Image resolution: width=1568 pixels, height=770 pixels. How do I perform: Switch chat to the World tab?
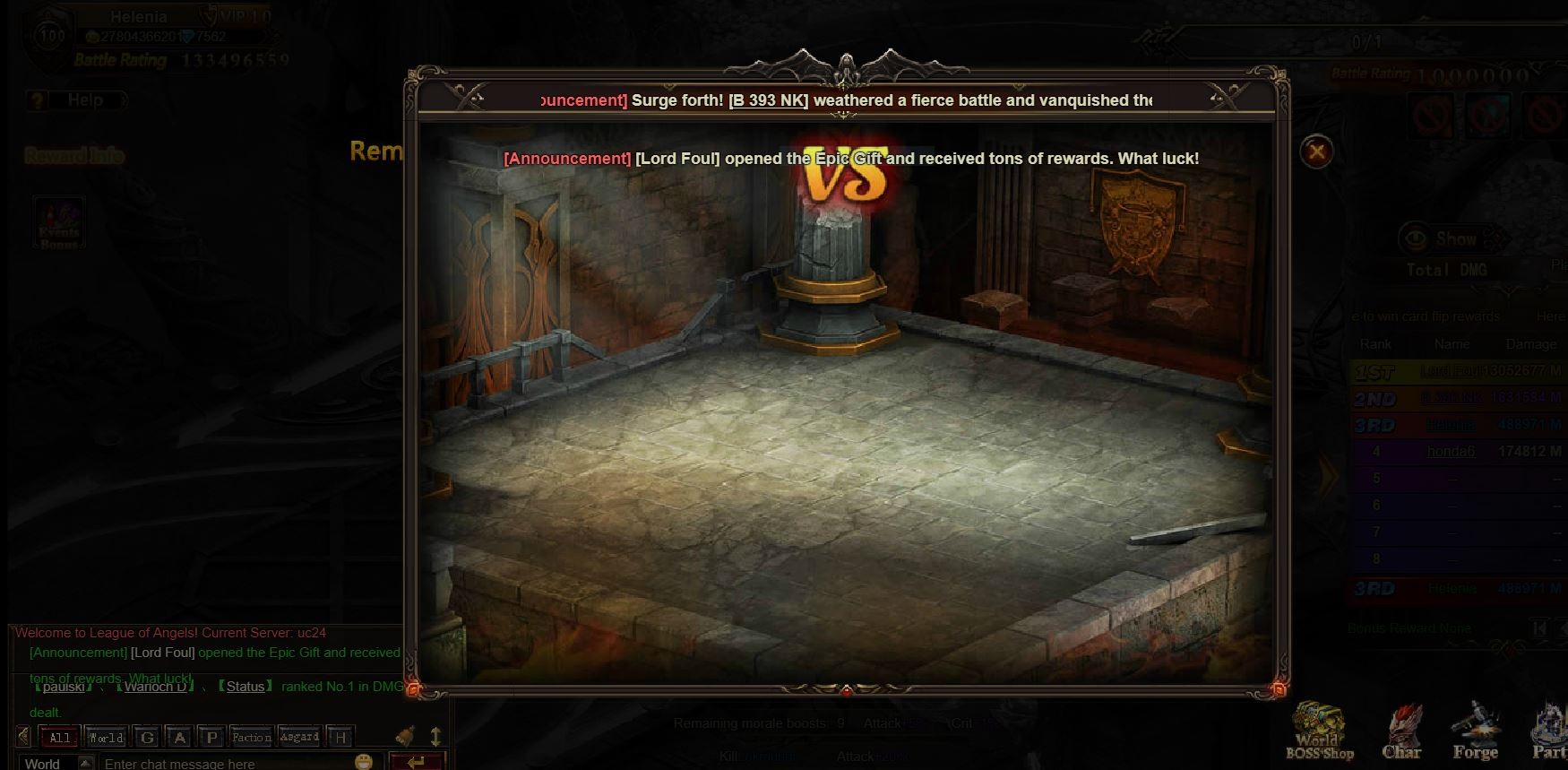[x=106, y=738]
